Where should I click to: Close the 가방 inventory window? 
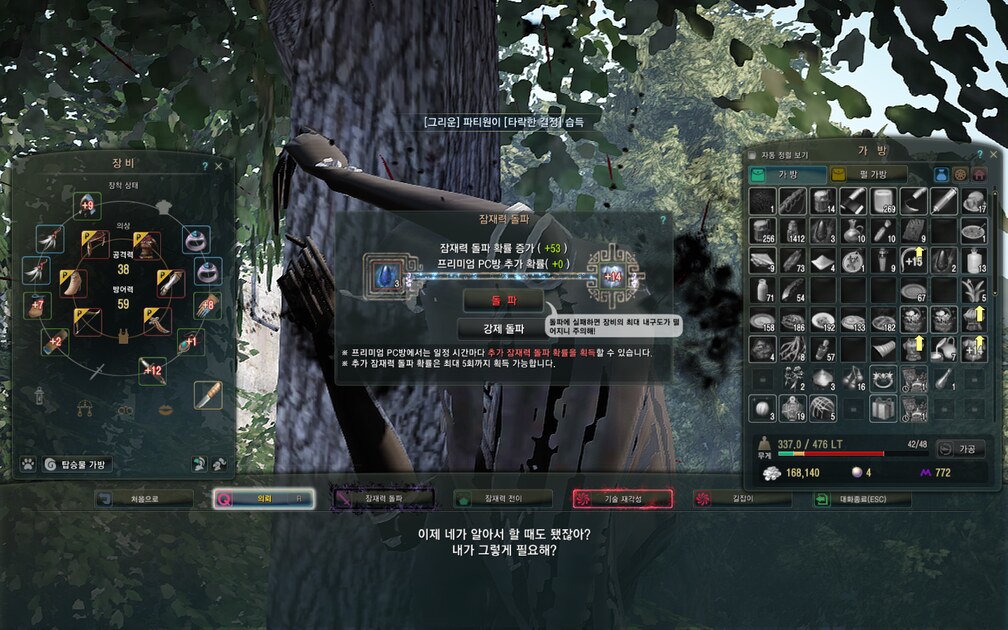point(990,155)
